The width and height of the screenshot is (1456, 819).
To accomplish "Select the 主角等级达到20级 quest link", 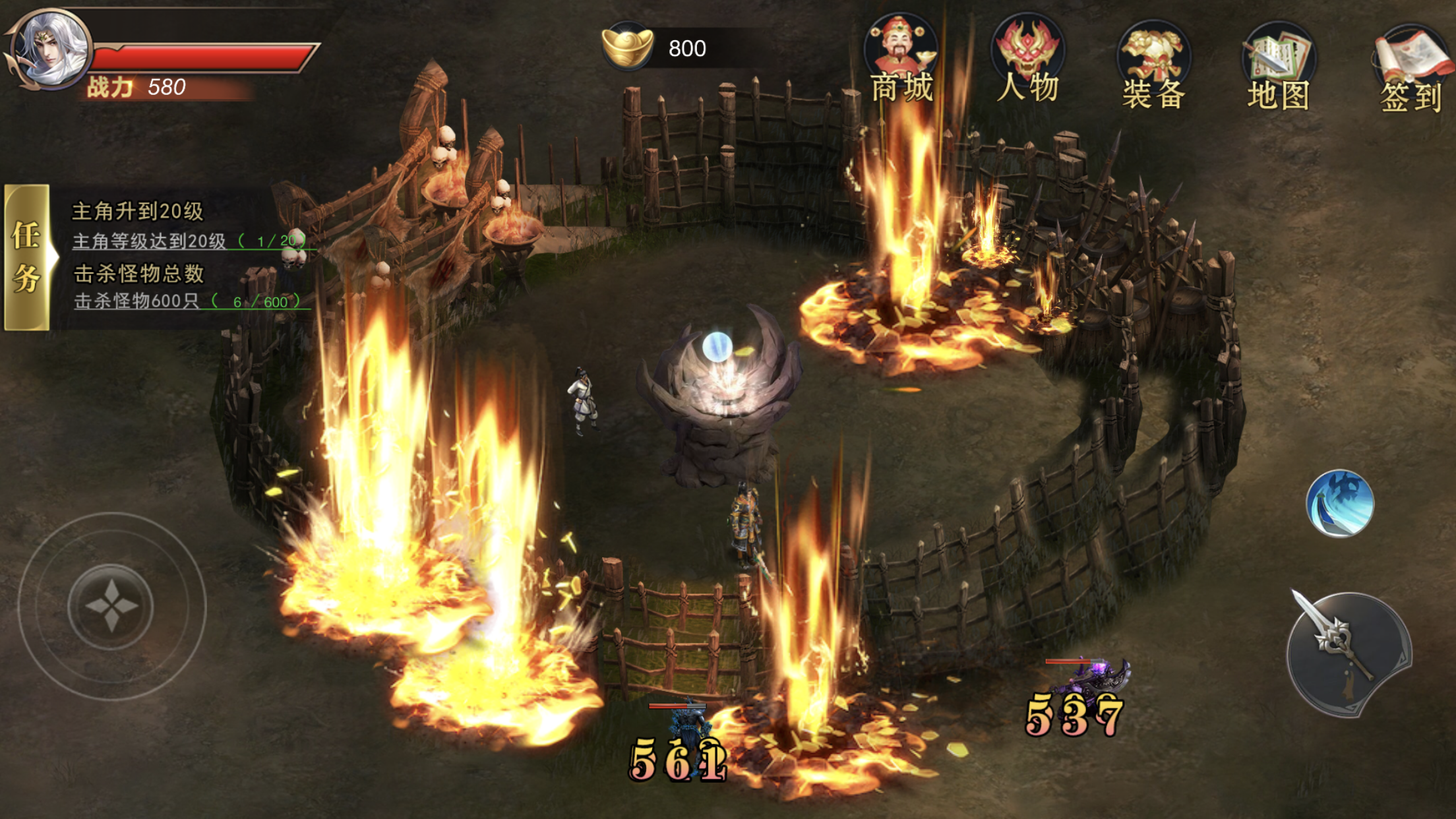I will pyautogui.click(x=150, y=241).
